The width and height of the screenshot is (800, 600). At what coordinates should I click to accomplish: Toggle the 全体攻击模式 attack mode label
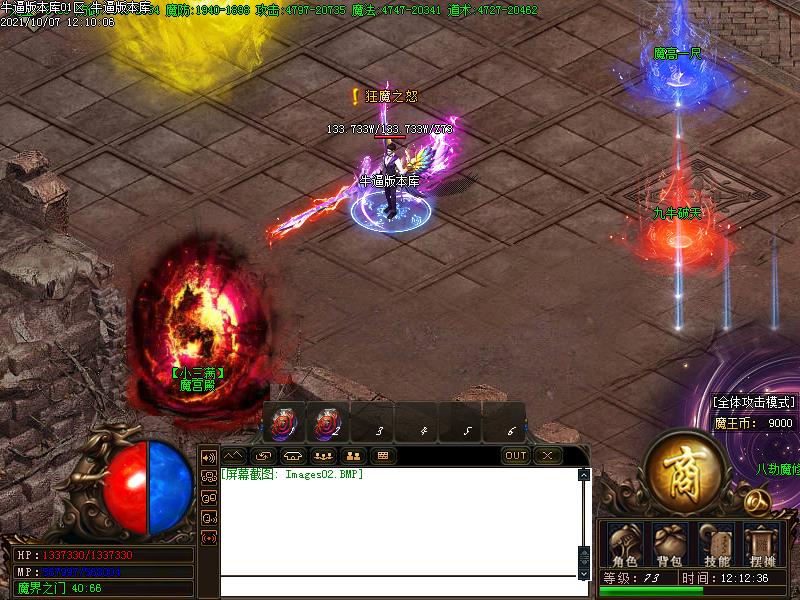pos(753,402)
